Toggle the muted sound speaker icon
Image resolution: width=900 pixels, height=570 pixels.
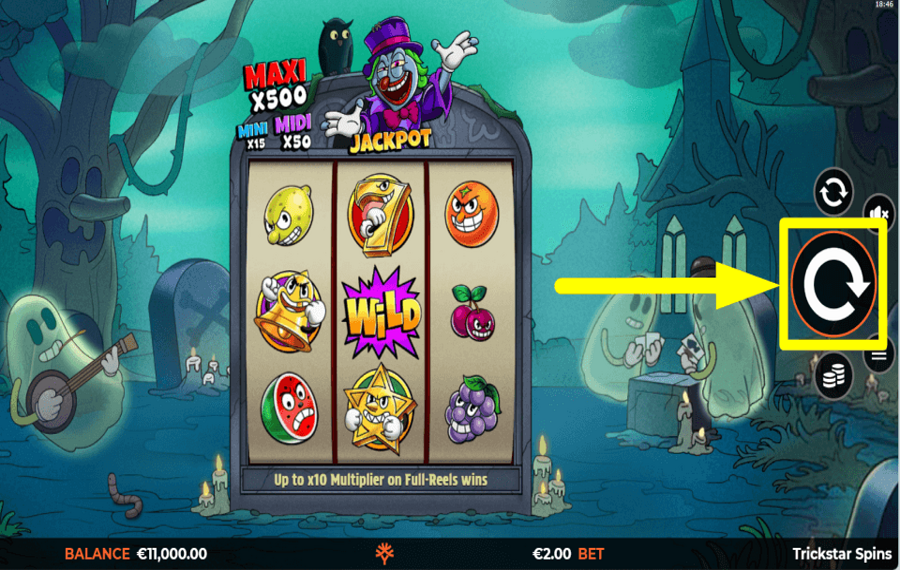tap(879, 213)
